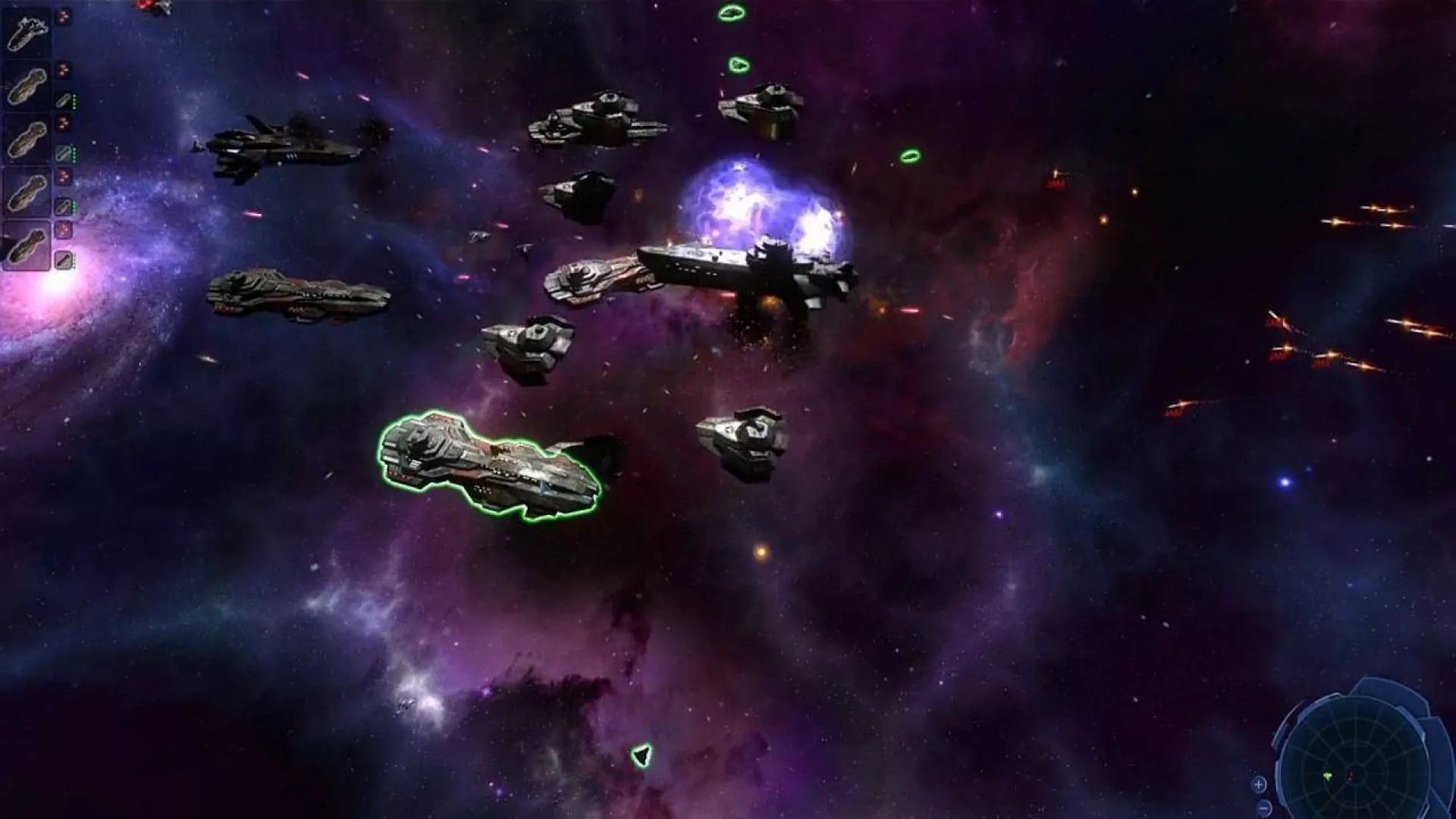Zoom out the radar with the minus button
1456x819 pixels.
coord(1263,807)
